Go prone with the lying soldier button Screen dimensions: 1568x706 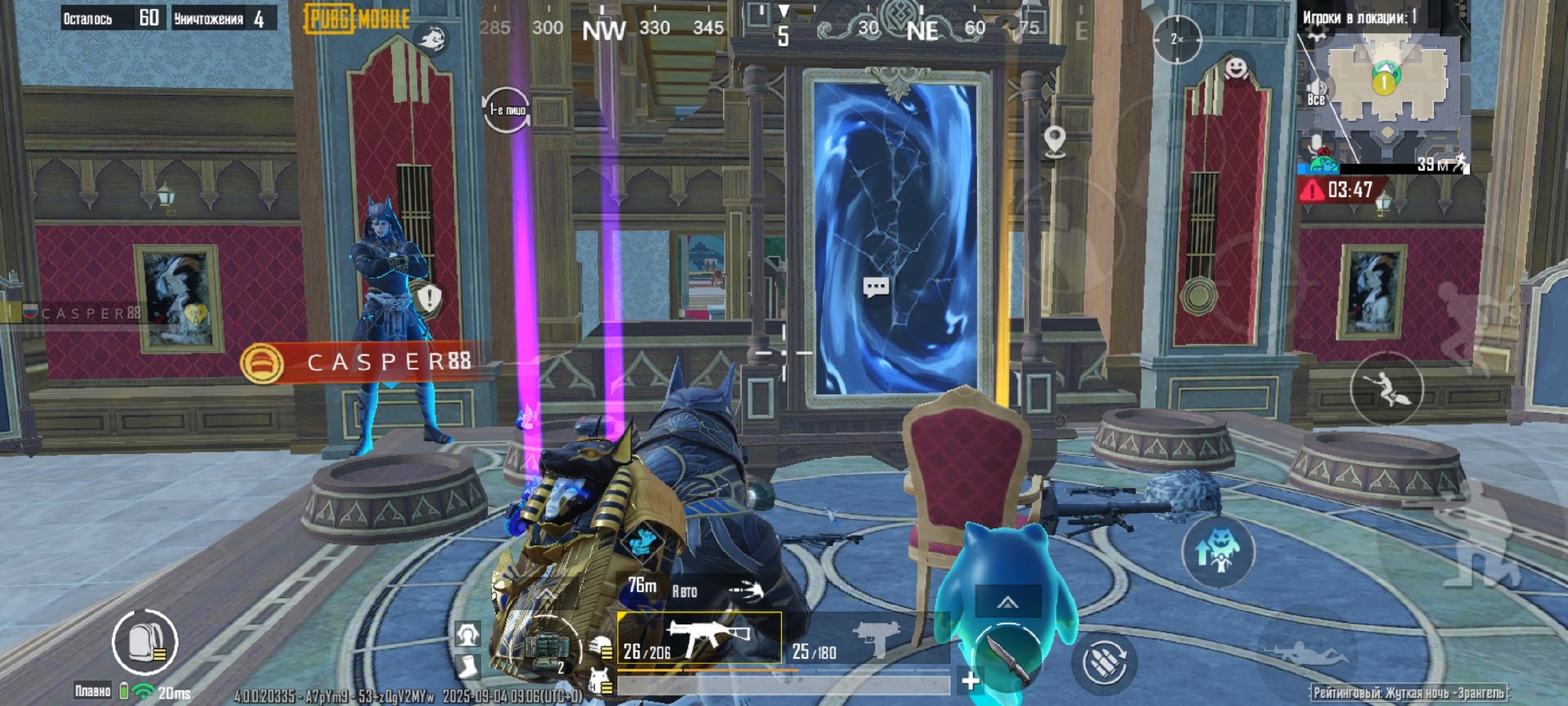[x=1307, y=654]
